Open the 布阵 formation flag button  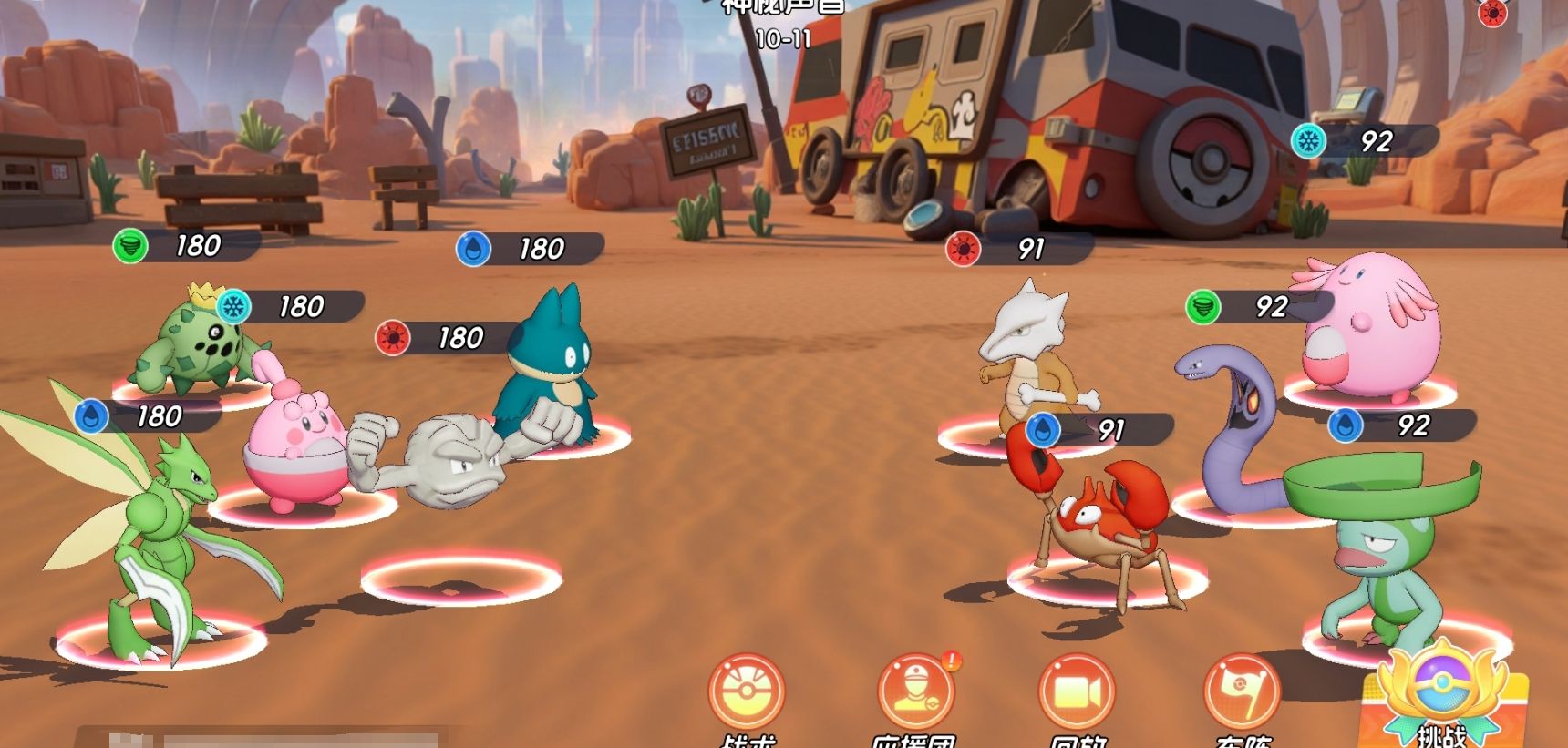1242,692
